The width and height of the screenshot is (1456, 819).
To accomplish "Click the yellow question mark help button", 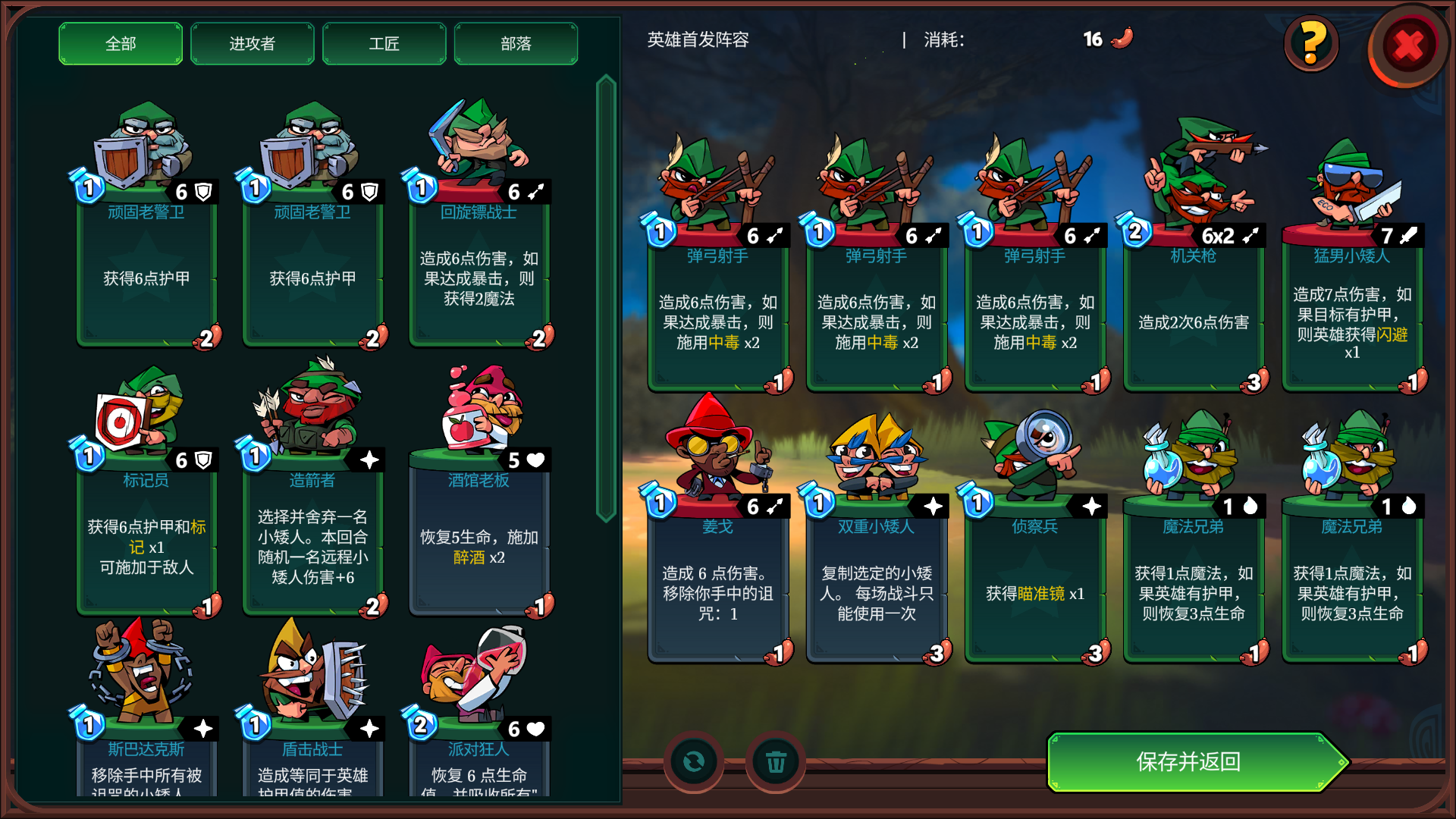I will pyautogui.click(x=1311, y=43).
